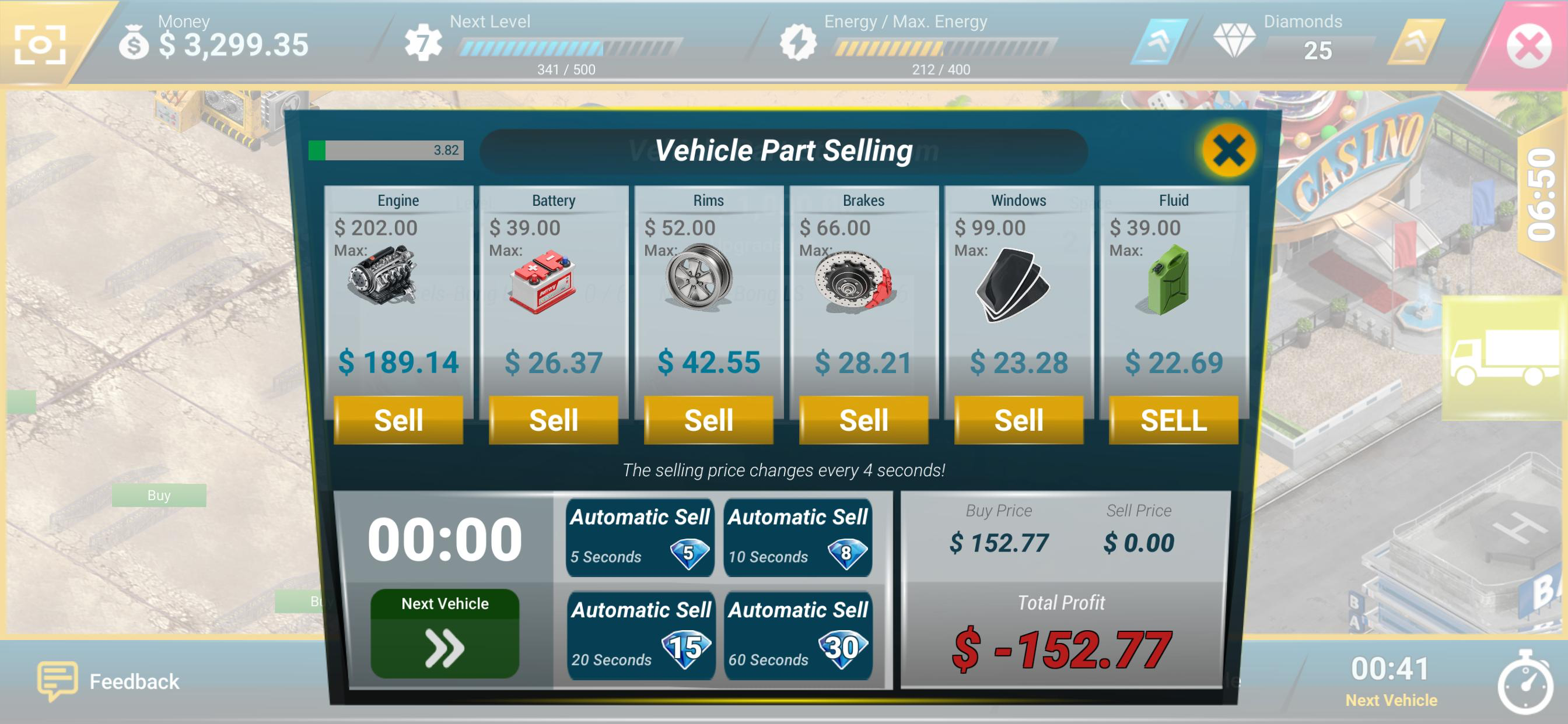
Task: Get more diamonds with gold arrow button
Action: (x=1415, y=41)
